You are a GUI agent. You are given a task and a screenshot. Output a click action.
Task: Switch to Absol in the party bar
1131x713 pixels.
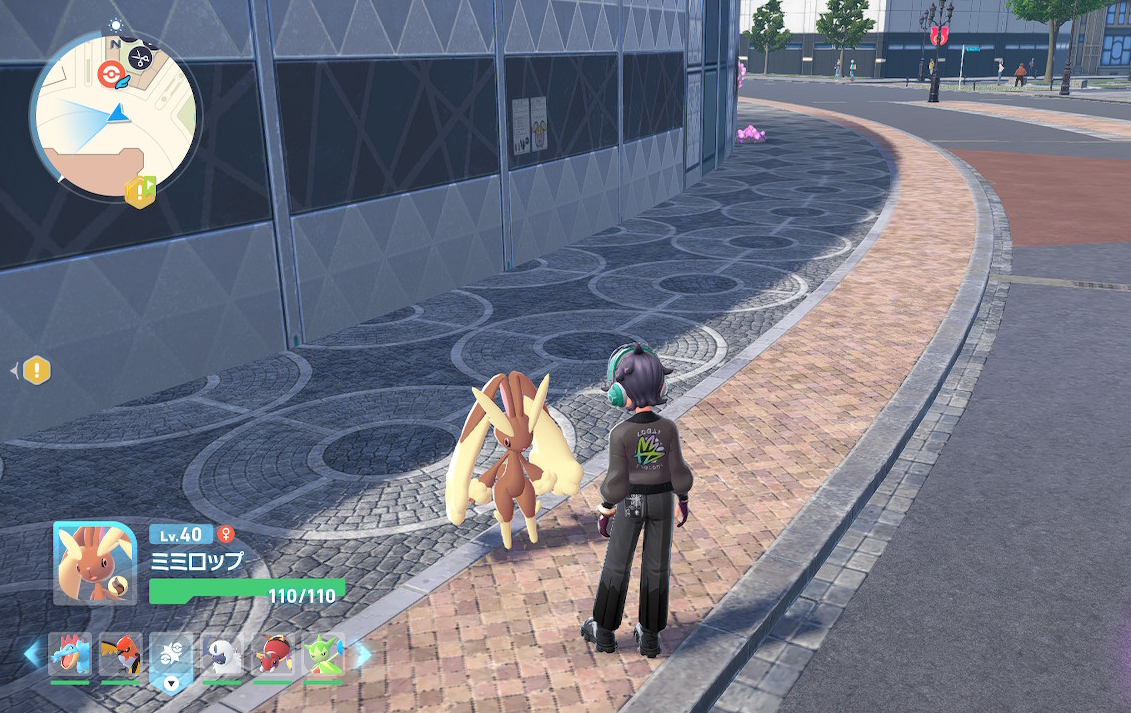222,655
